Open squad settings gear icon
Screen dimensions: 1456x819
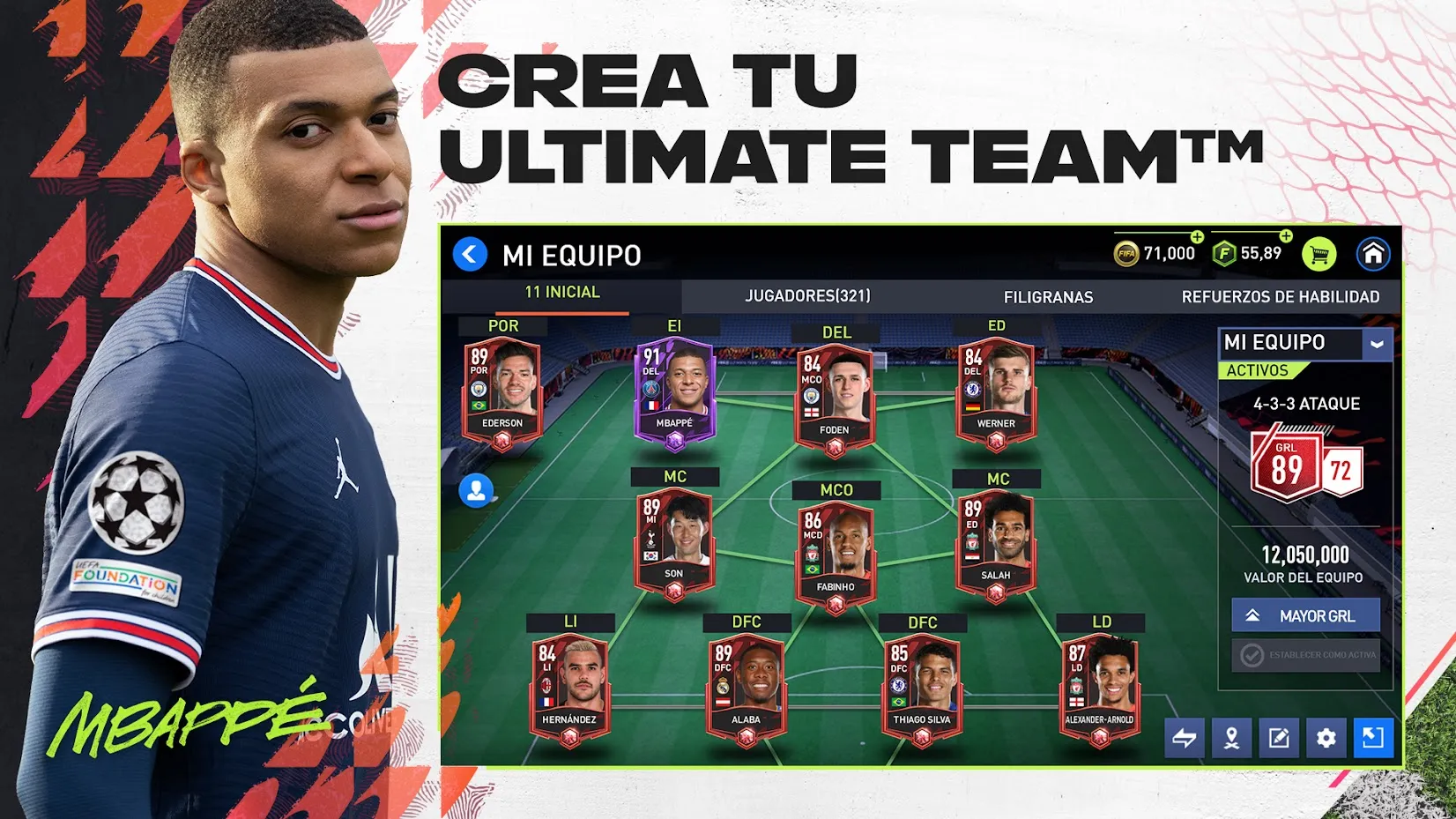click(1326, 738)
